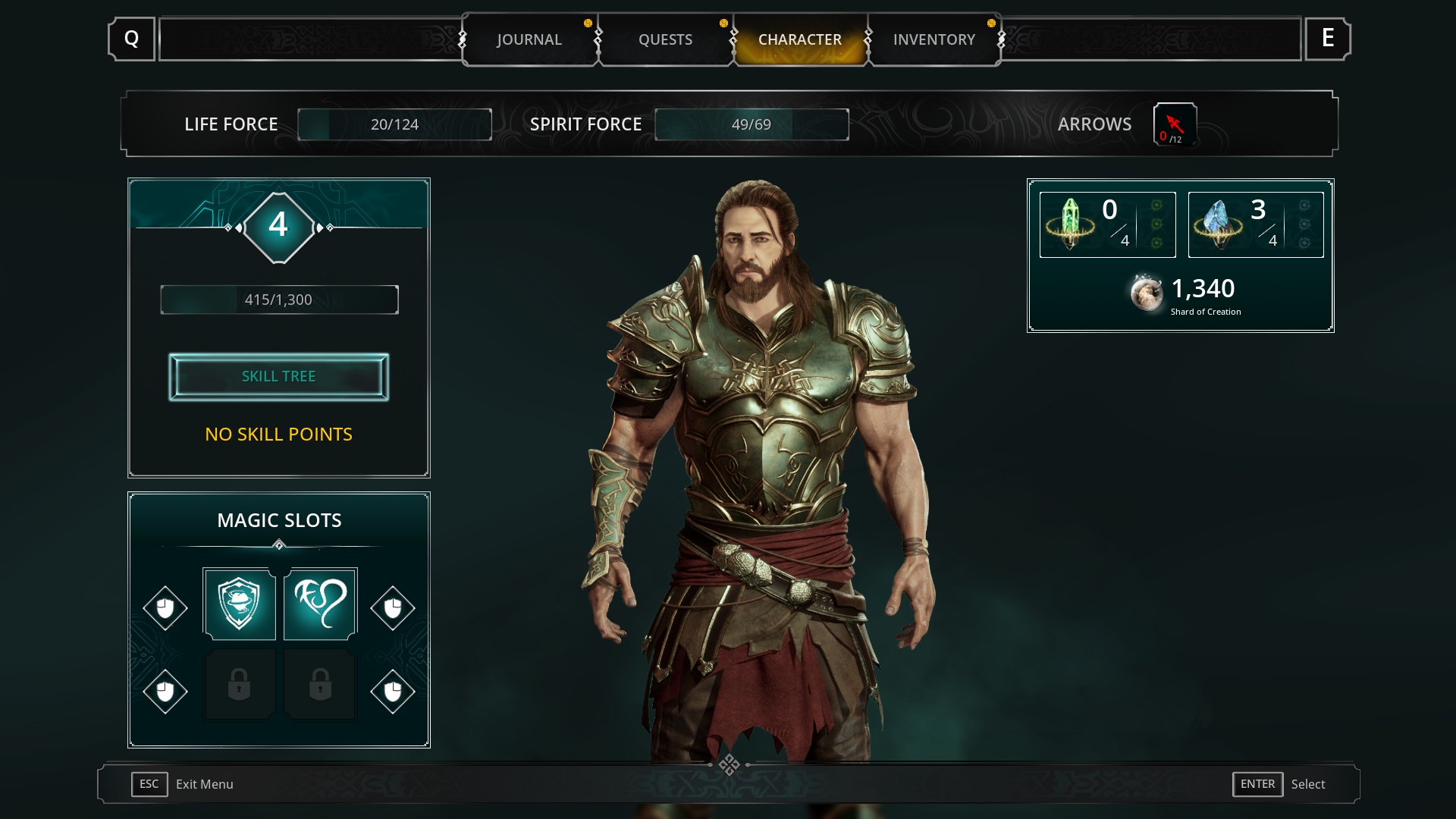Open the Quests tab
The width and height of the screenshot is (1456, 819).
pyautogui.click(x=665, y=39)
